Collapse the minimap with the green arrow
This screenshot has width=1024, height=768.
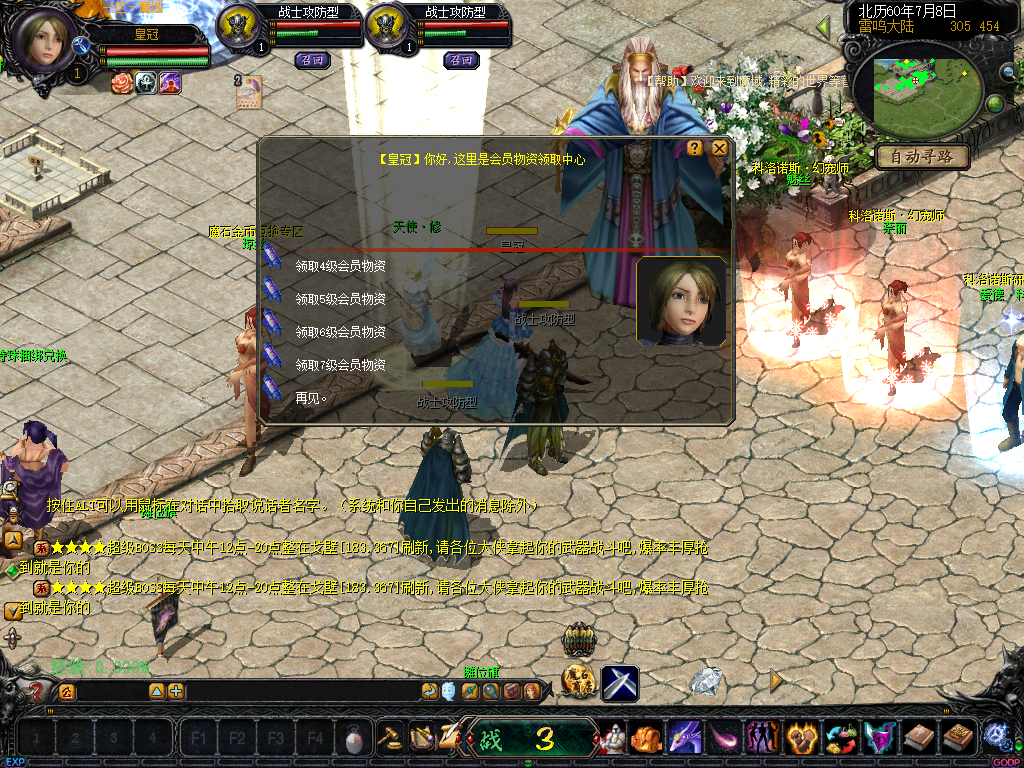[824, 28]
